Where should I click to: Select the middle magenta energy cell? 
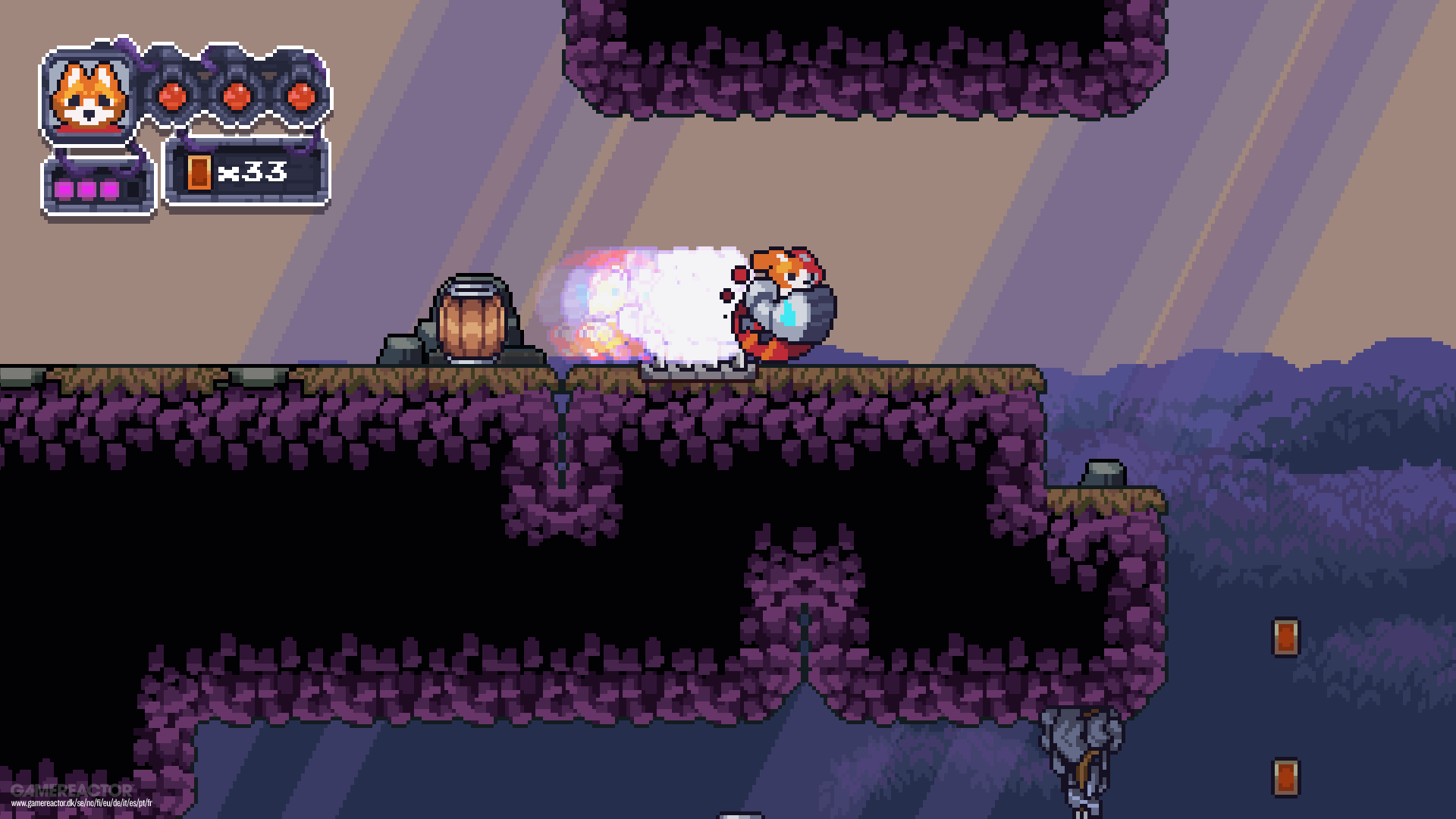click(x=86, y=188)
